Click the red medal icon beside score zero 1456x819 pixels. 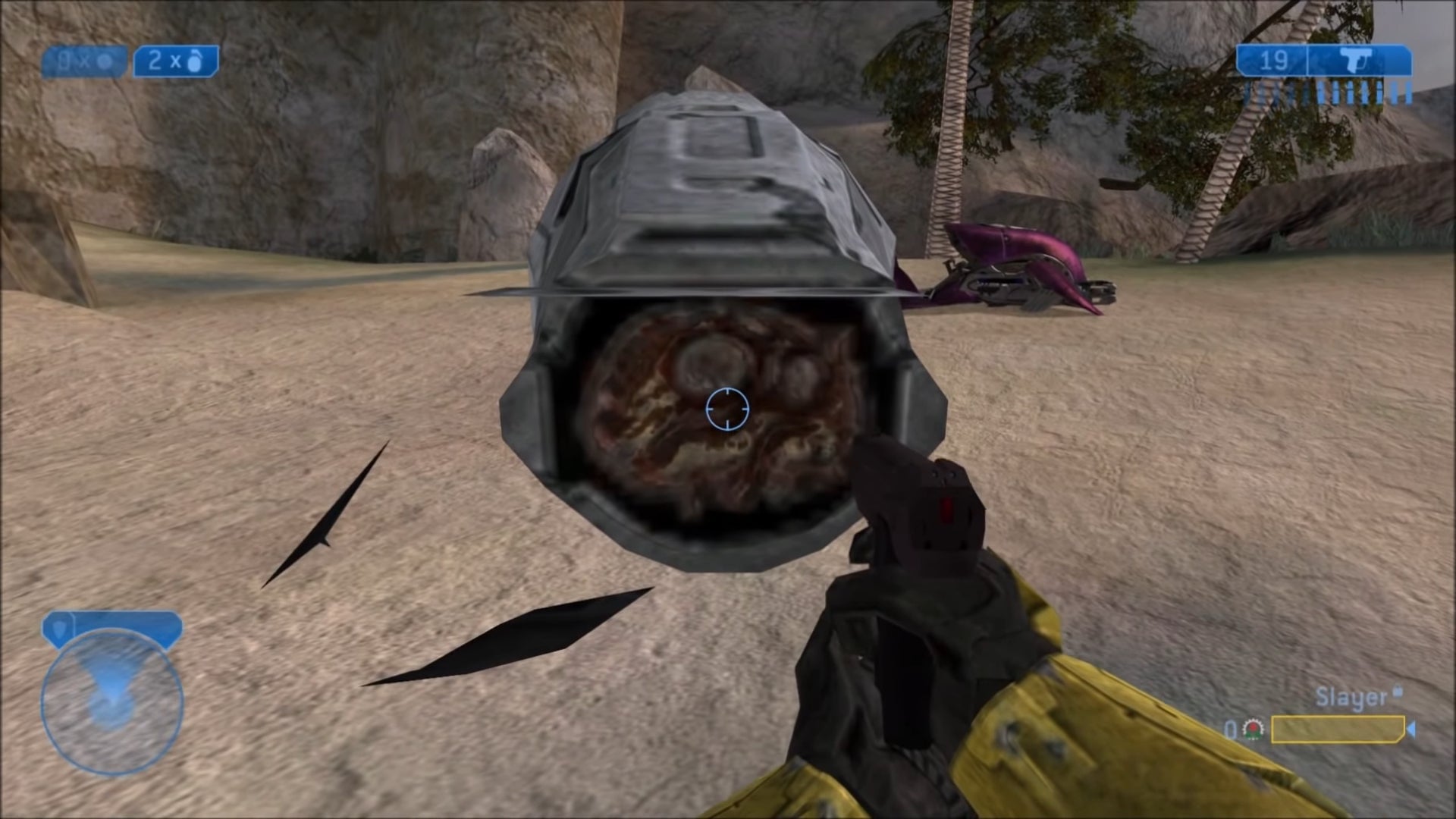1253,730
